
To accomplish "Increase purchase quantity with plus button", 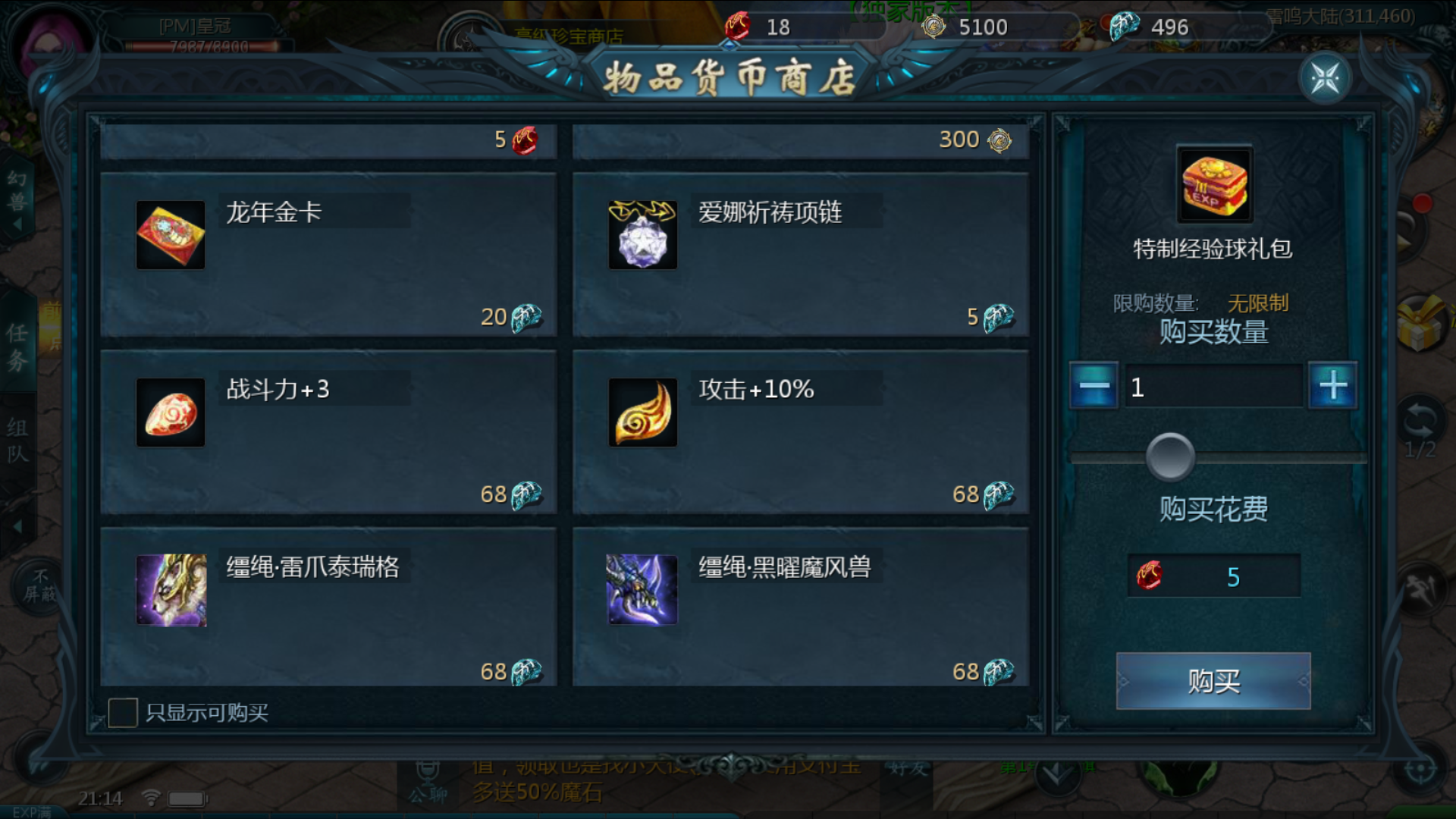I will 1333,386.
